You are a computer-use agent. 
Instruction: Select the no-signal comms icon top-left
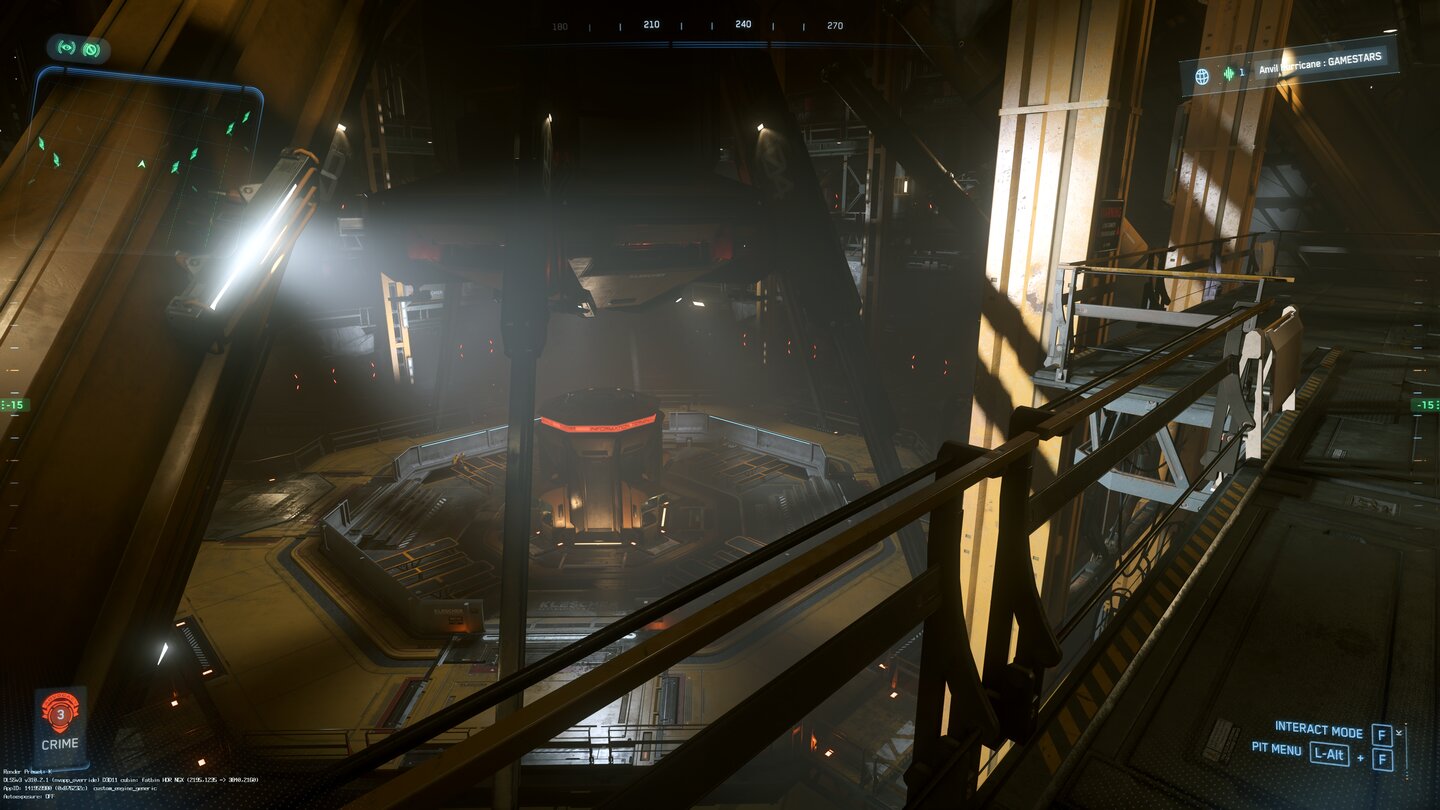90,48
